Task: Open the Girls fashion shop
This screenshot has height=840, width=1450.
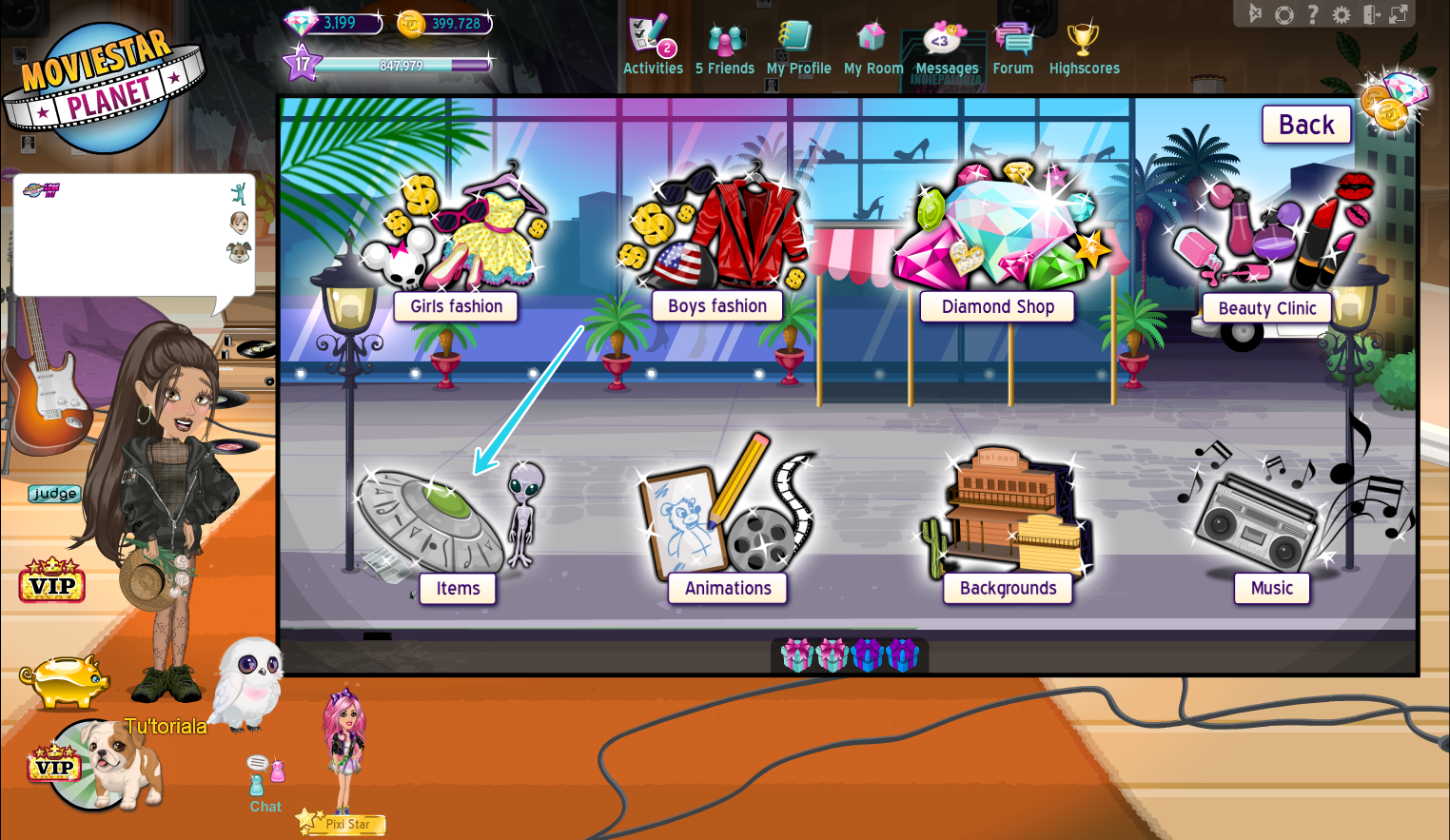Action: pyautogui.click(x=456, y=306)
